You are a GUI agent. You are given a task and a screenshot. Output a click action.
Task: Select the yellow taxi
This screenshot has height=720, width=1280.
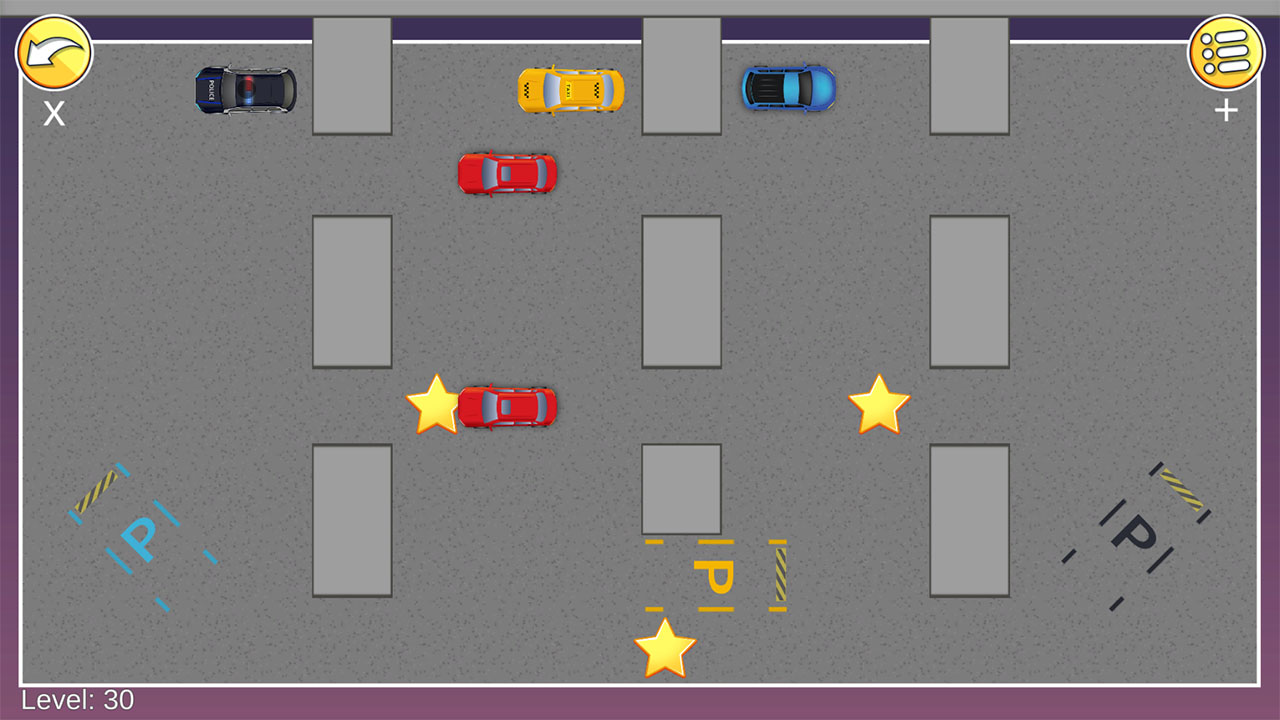coord(568,90)
